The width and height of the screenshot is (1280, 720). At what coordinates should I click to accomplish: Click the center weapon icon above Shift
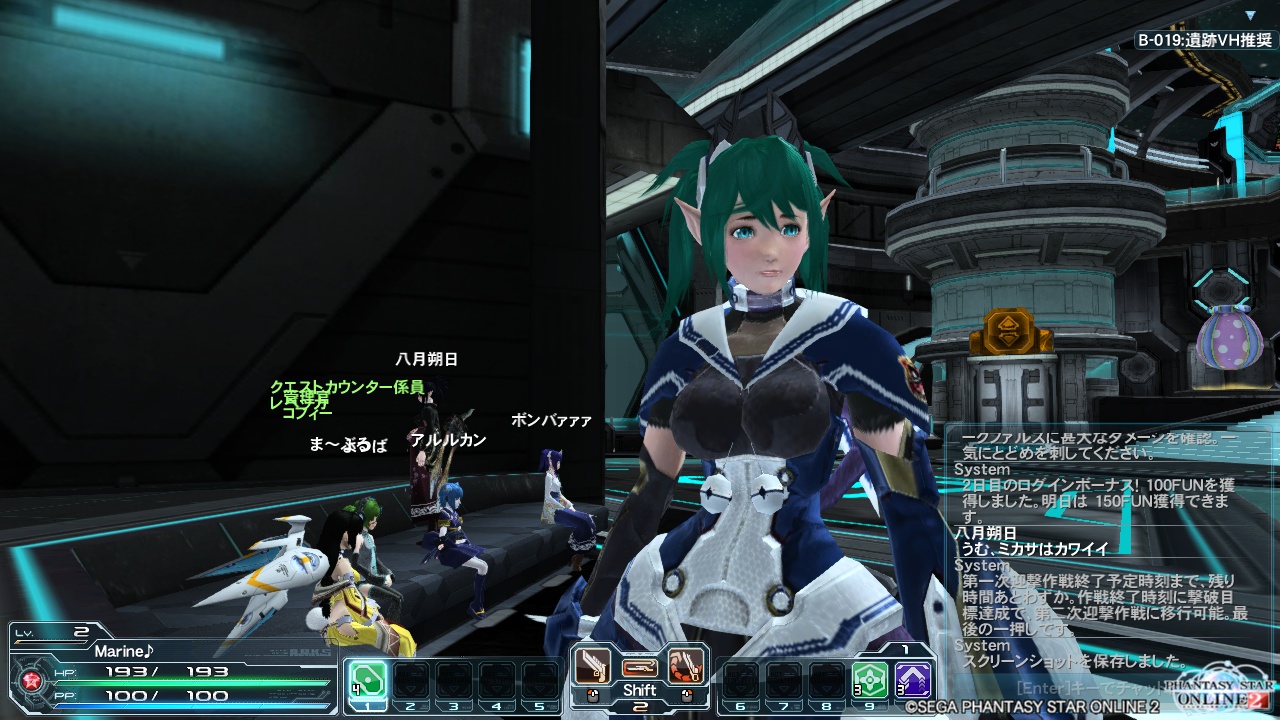point(639,666)
